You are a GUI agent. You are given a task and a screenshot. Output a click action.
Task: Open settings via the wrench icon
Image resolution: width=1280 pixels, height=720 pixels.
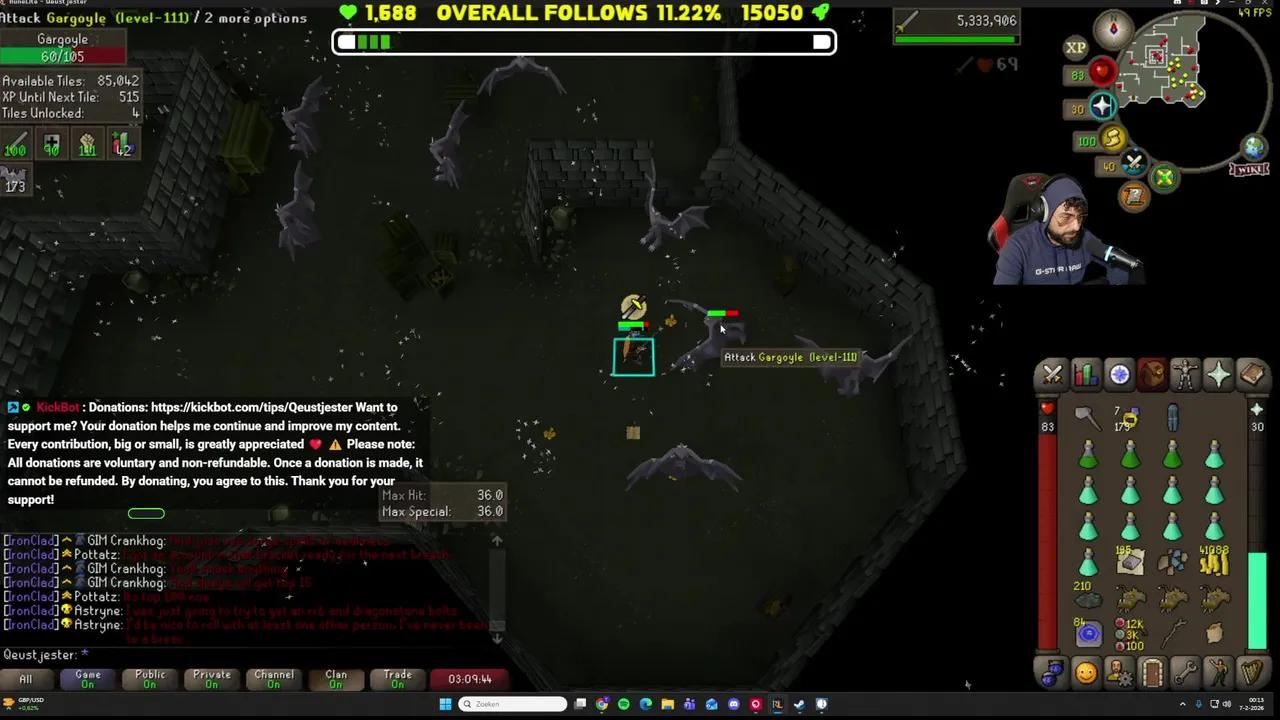1186,676
